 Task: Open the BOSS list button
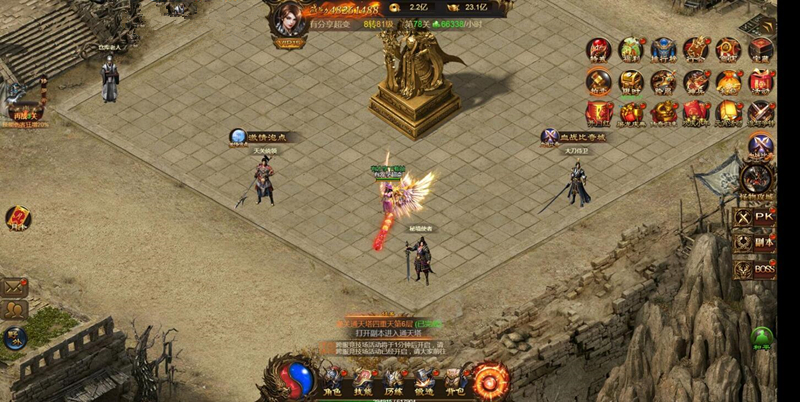pos(754,268)
